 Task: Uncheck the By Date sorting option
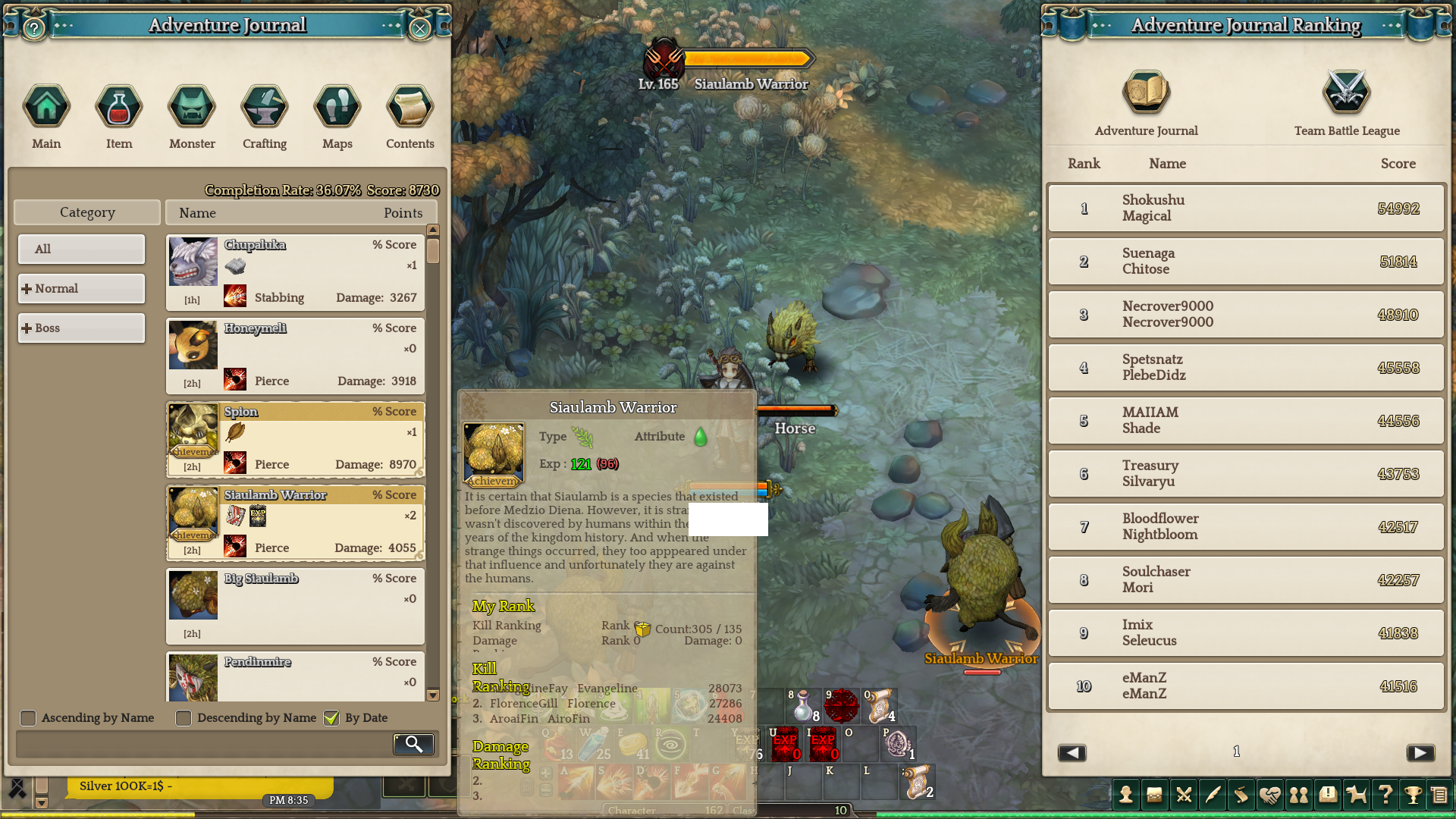click(x=331, y=718)
